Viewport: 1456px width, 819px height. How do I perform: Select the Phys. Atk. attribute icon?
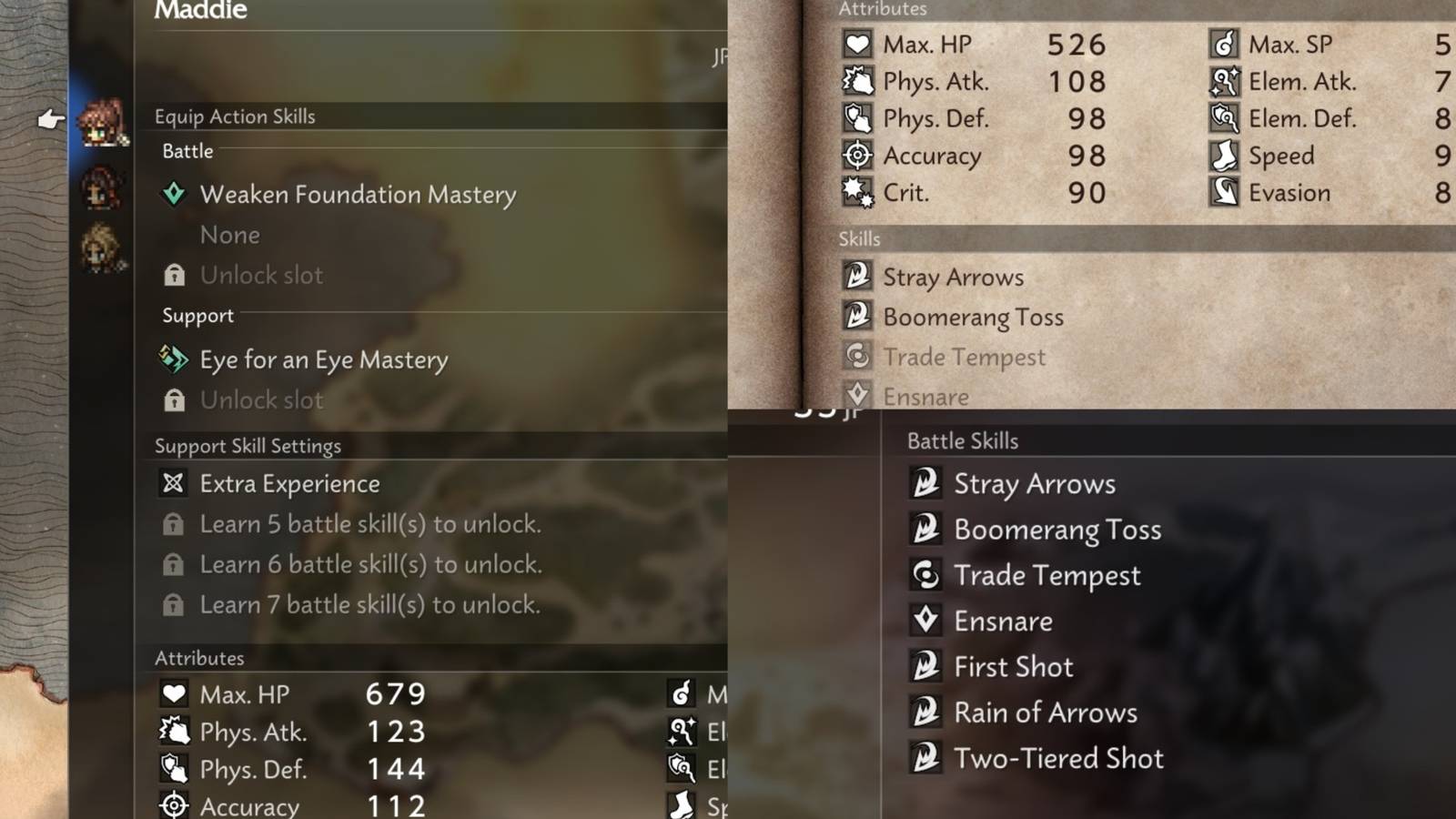[856, 81]
